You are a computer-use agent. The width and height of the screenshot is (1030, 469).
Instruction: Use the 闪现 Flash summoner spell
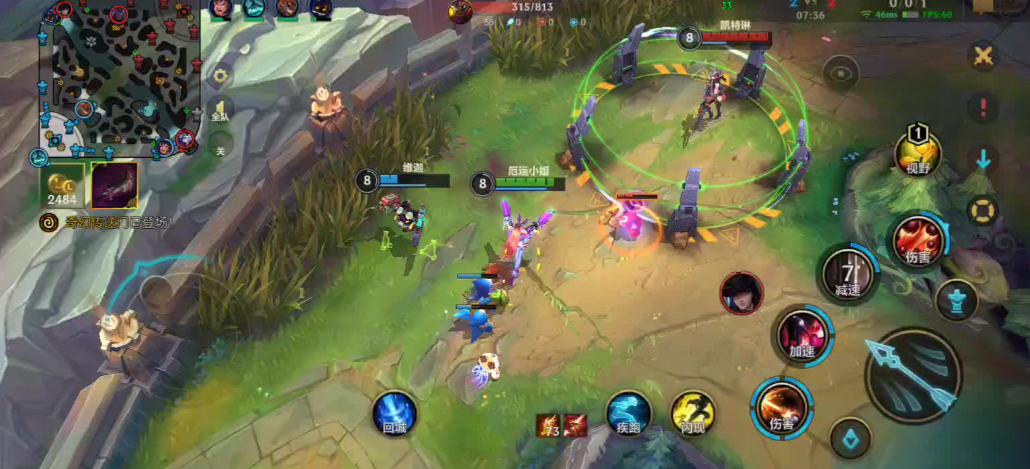(691, 413)
